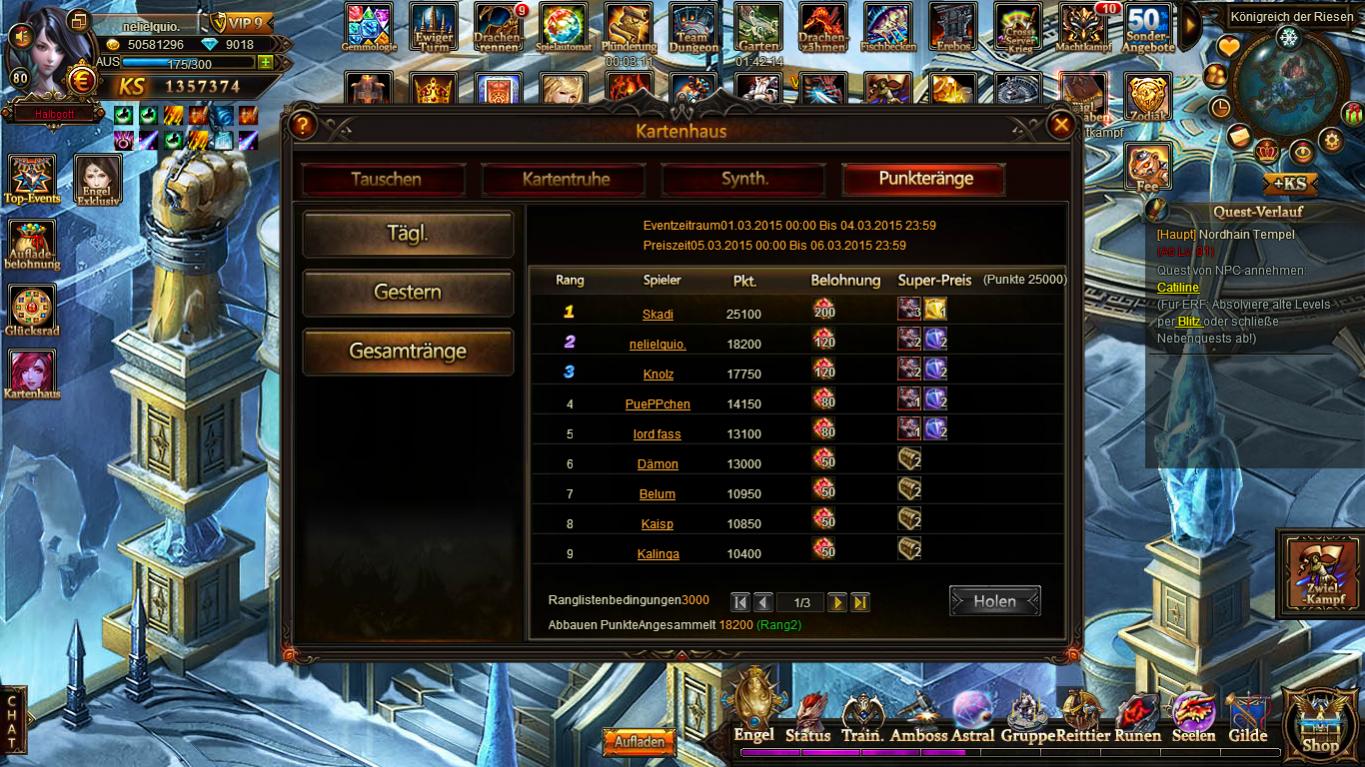1365x767 pixels.
Task: Open the Kartenhaus help question mark
Action: pyautogui.click(x=304, y=125)
